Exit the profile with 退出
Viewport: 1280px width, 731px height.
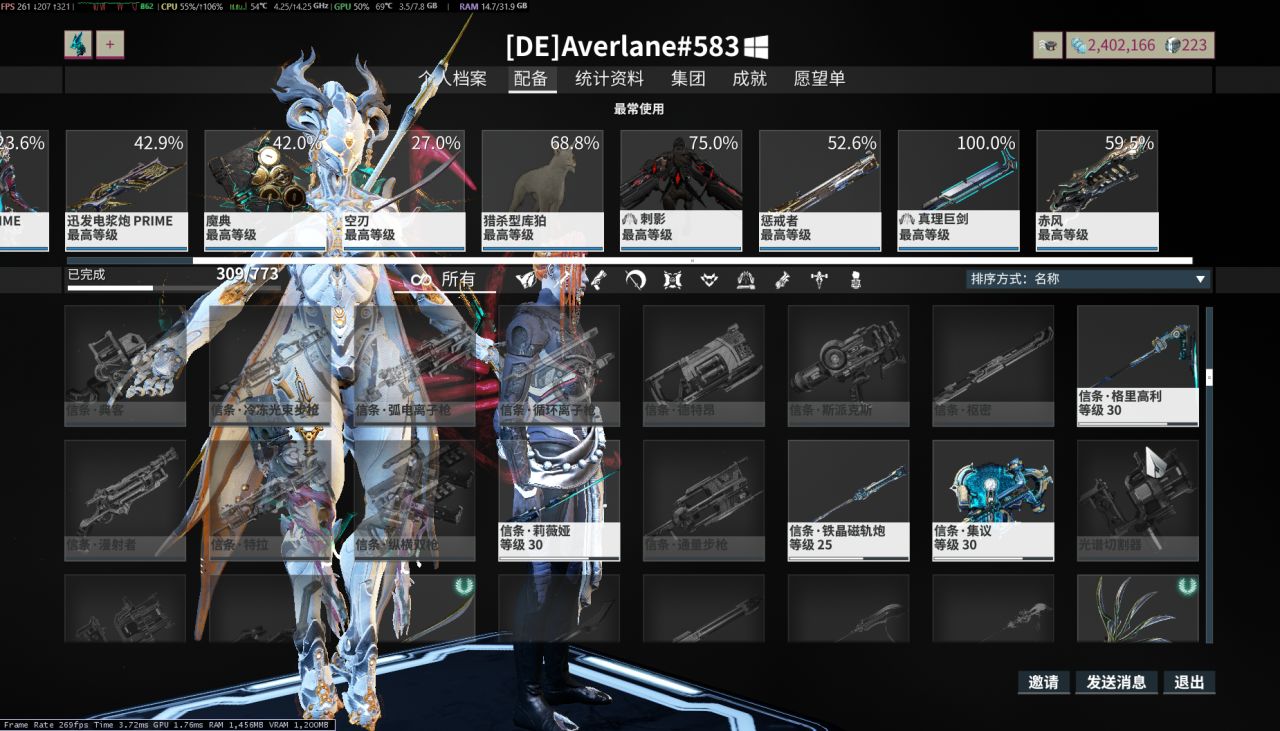(x=1189, y=682)
